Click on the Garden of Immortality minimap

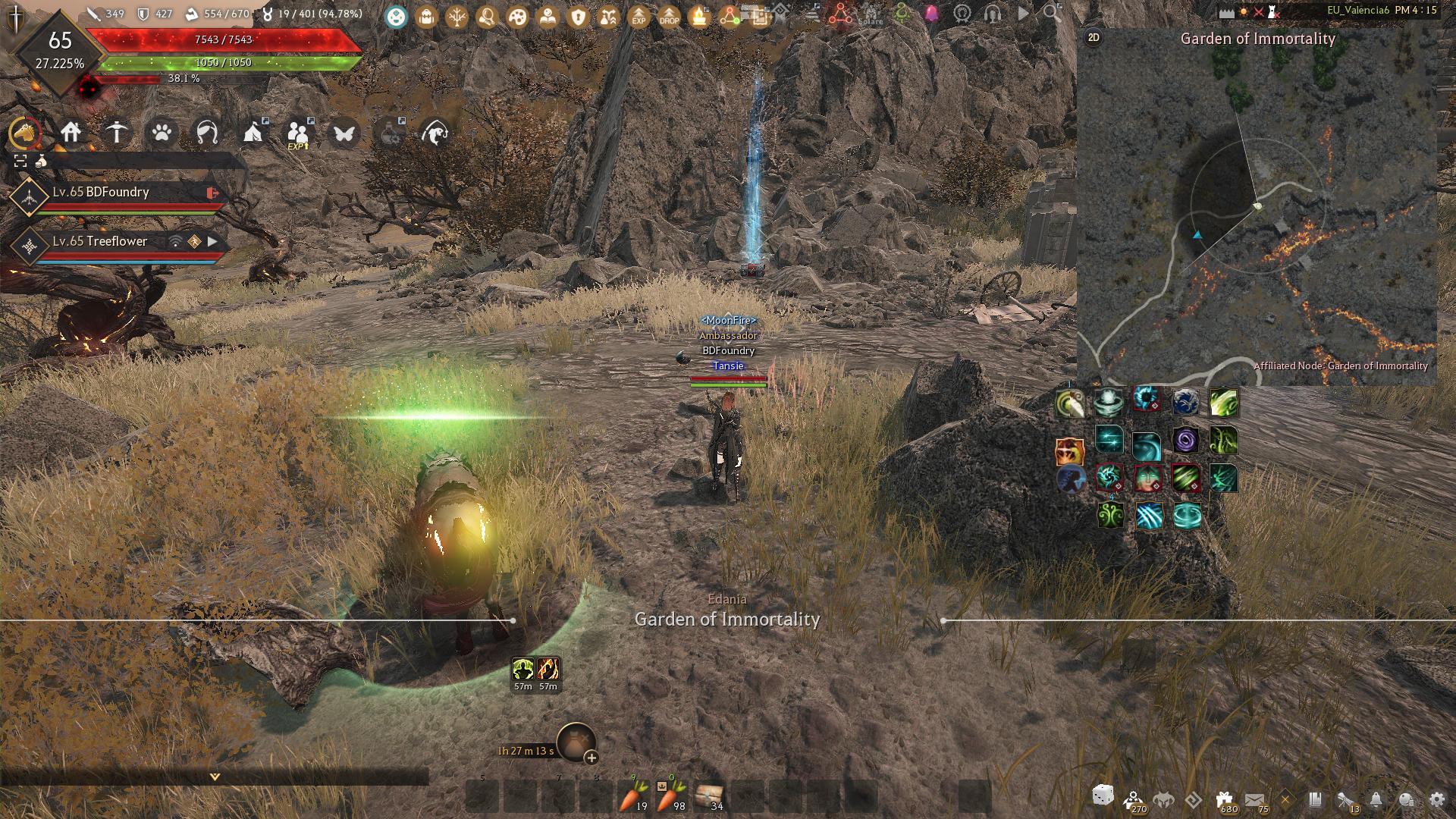click(x=1257, y=212)
